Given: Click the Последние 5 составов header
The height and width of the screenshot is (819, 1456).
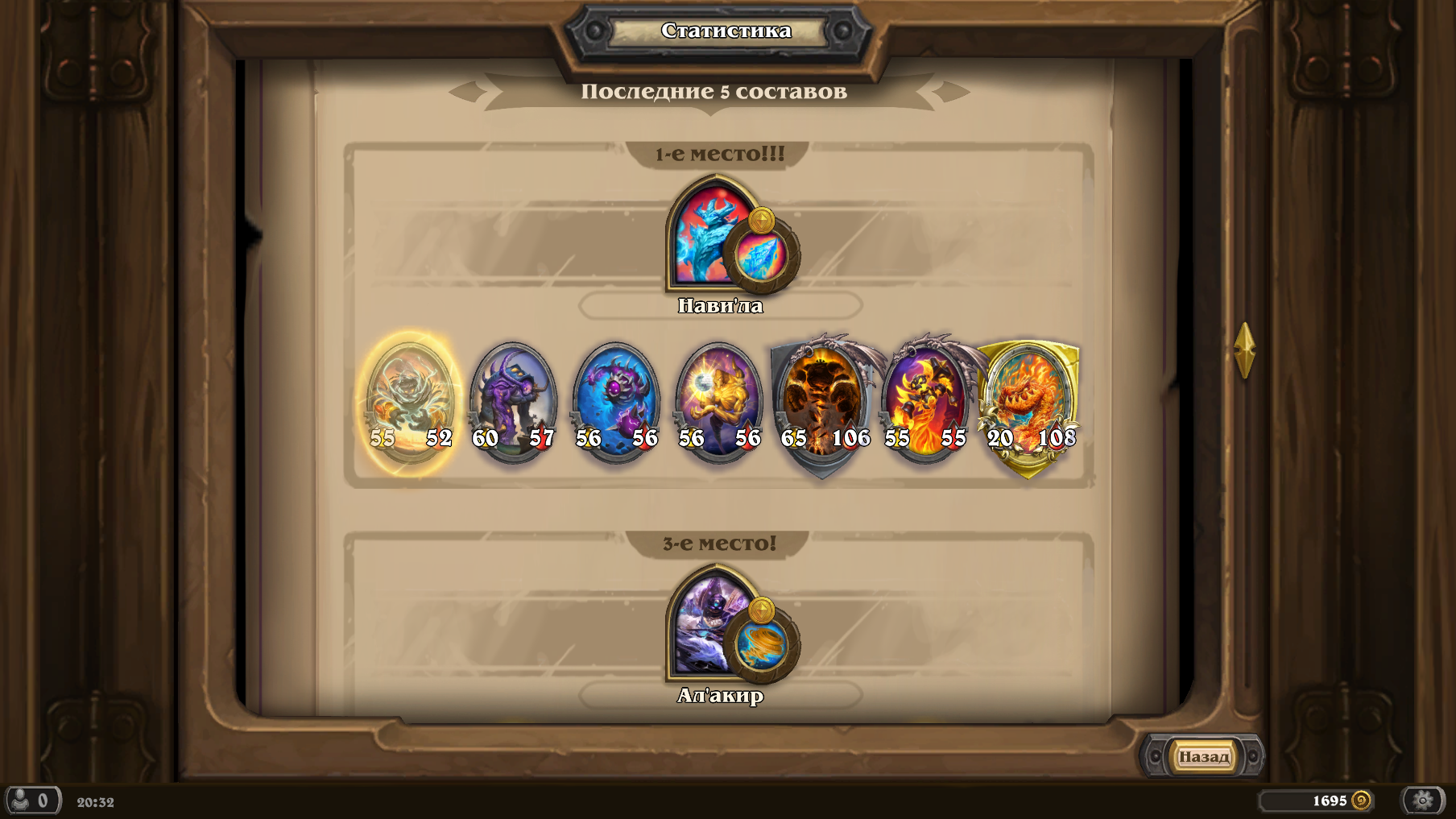Looking at the screenshot, I should [x=714, y=91].
